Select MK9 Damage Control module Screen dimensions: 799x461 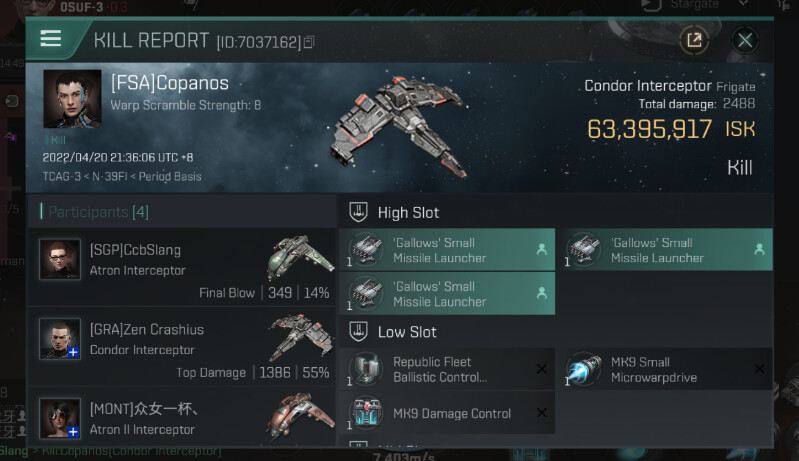(446, 413)
